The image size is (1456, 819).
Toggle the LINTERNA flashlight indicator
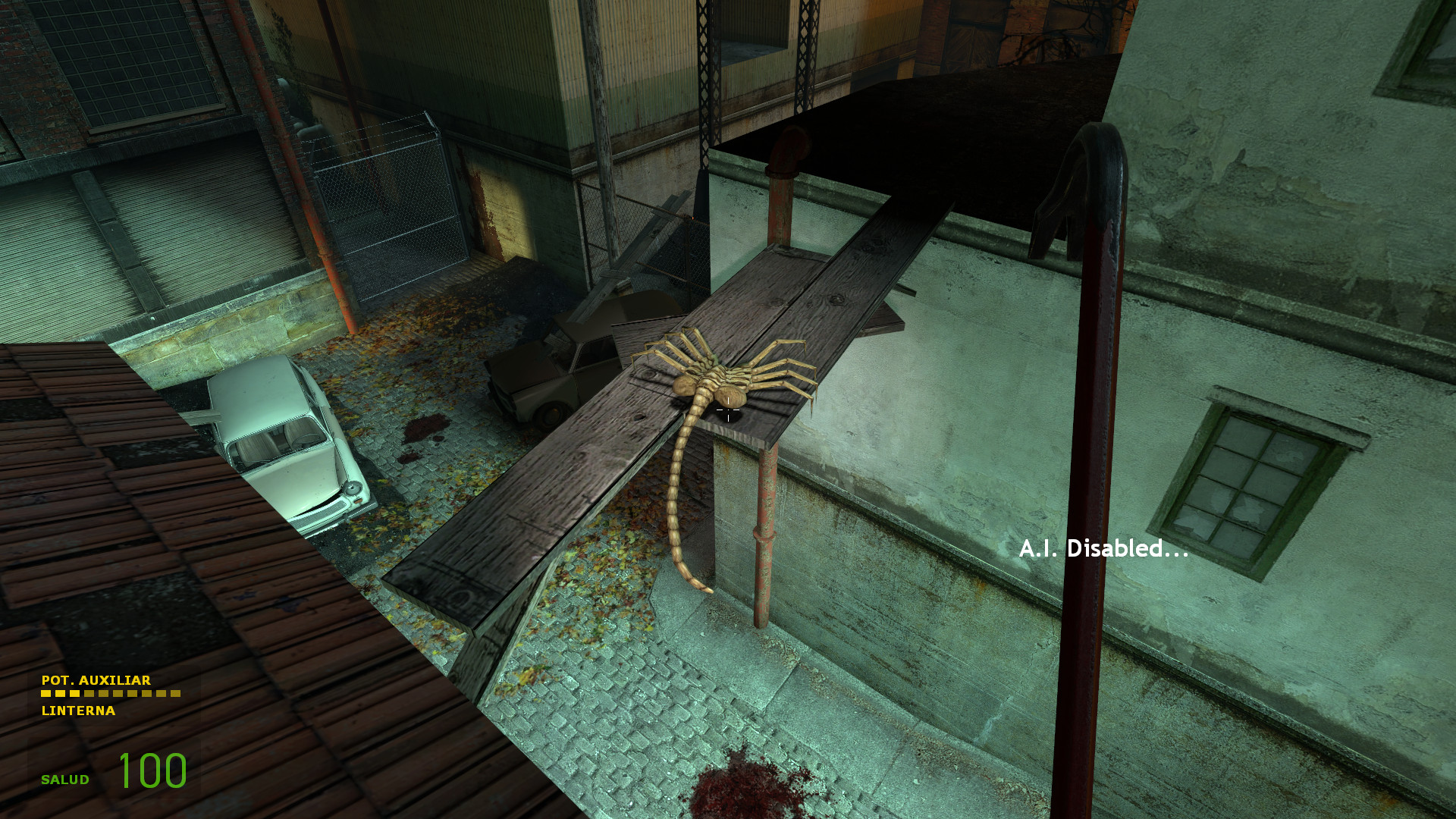[78, 711]
